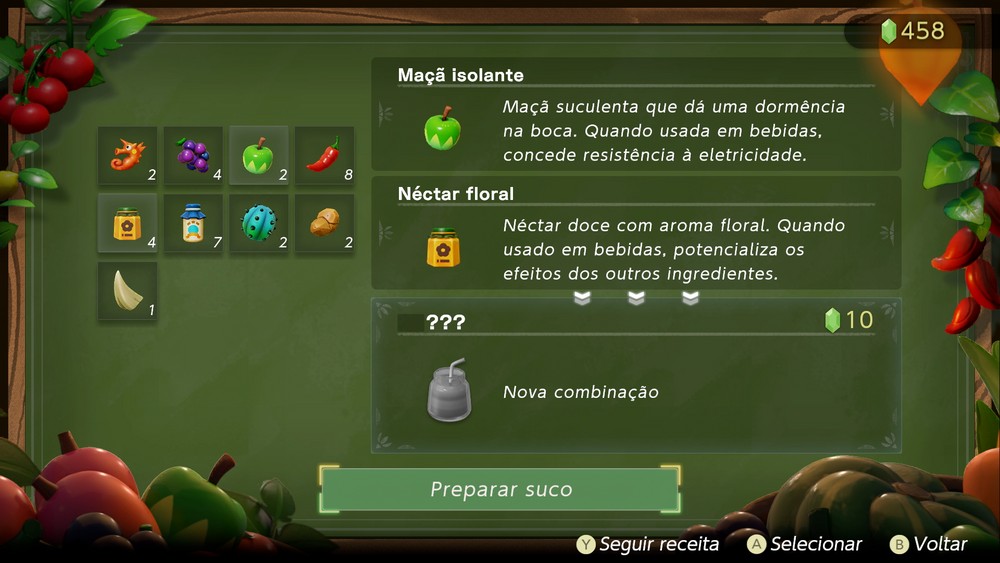Select the brown rock-shaped ingredient slot
The width and height of the screenshot is (1000, 563).
coord(324,222)
